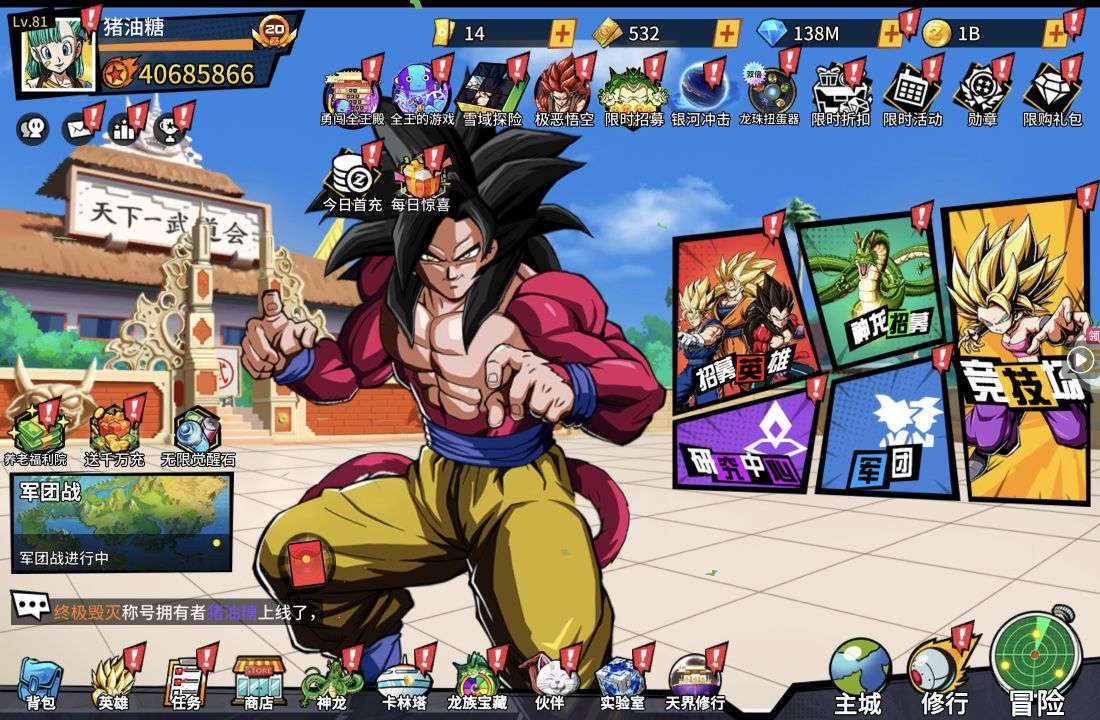Viewport: 1100px width, 720px height.
Task: Open the 背包 bag icon
Action: click(40, 682)
